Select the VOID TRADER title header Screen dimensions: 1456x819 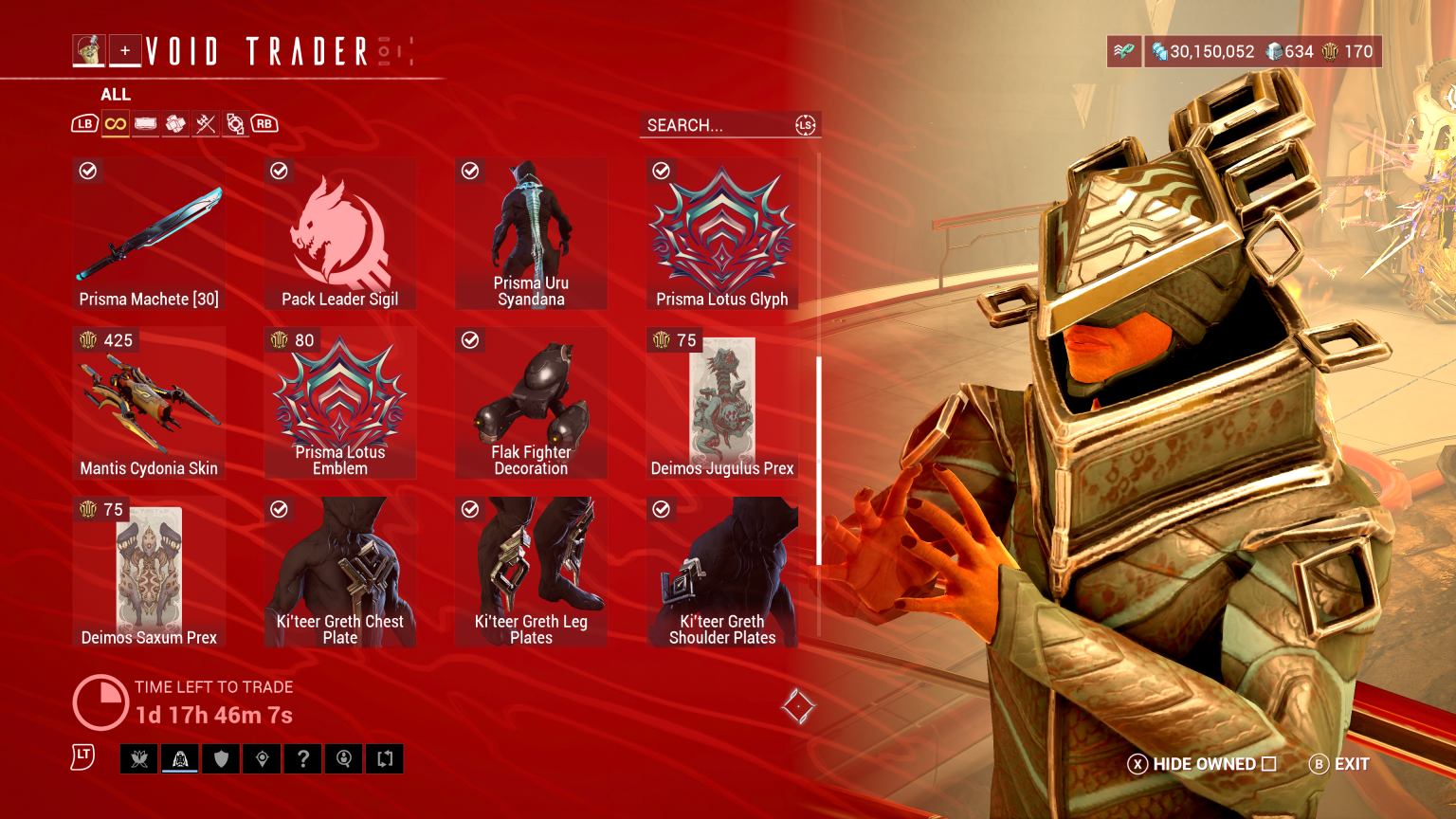coord(256,50)
